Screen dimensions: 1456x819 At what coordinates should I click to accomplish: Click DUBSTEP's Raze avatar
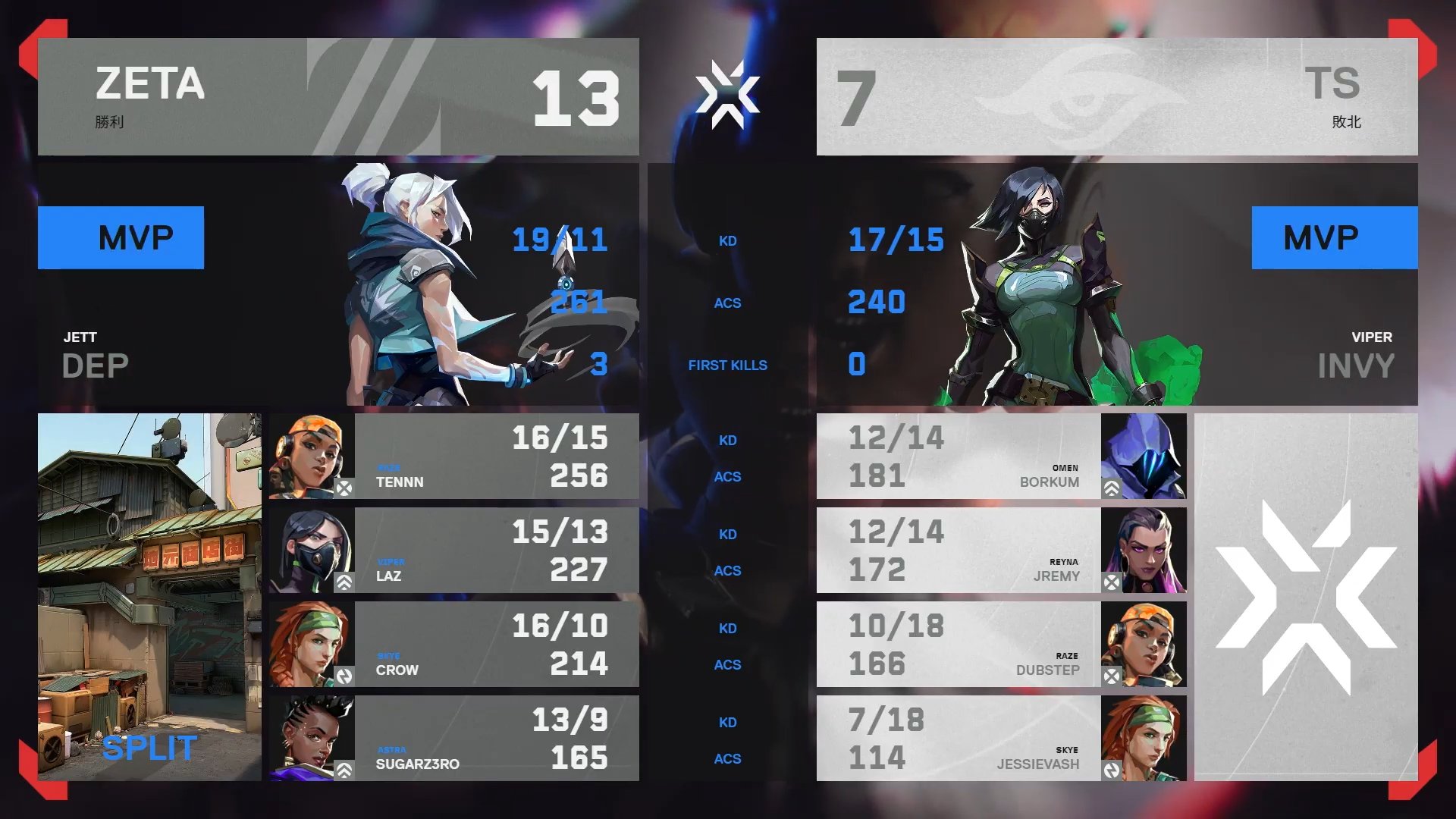coord(1145,645)
